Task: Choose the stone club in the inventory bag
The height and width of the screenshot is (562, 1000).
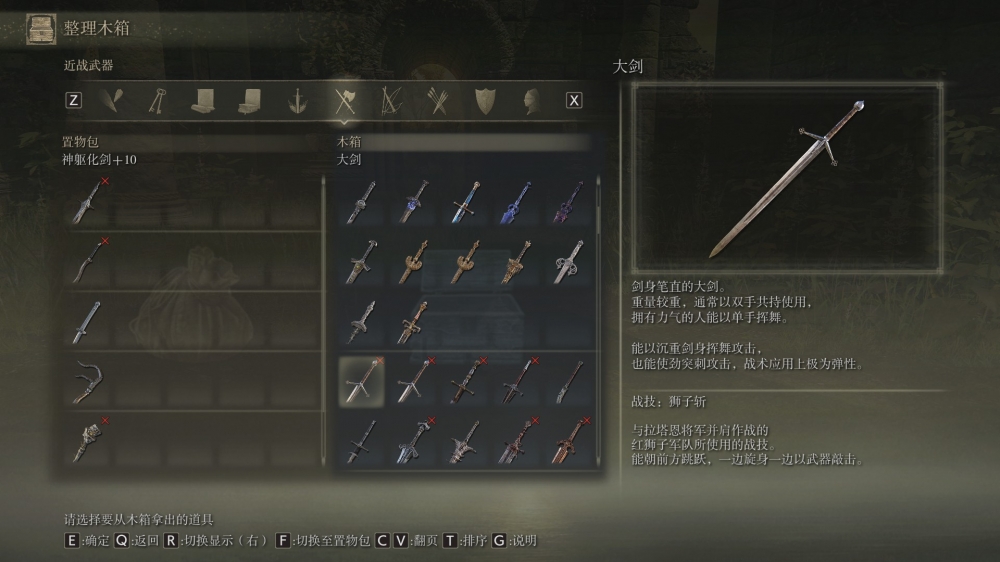Action: tap(90, 441)
